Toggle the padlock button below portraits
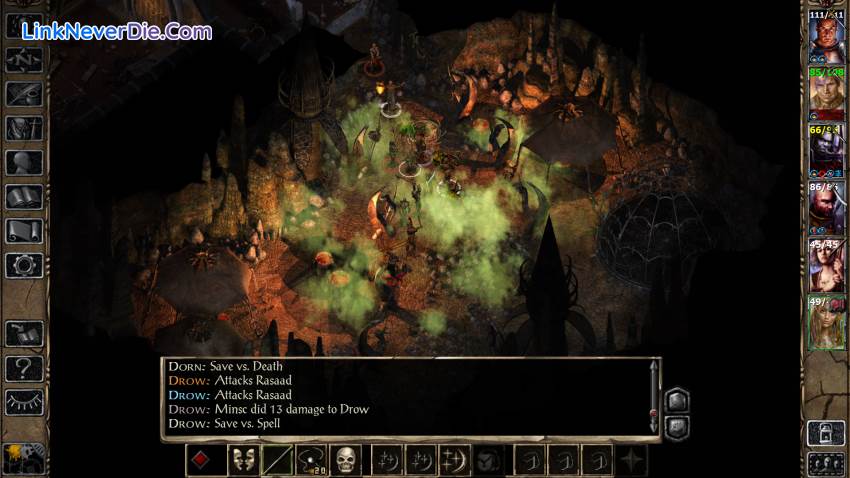Screen dimensions: 850x478 (x=826, y=433)
